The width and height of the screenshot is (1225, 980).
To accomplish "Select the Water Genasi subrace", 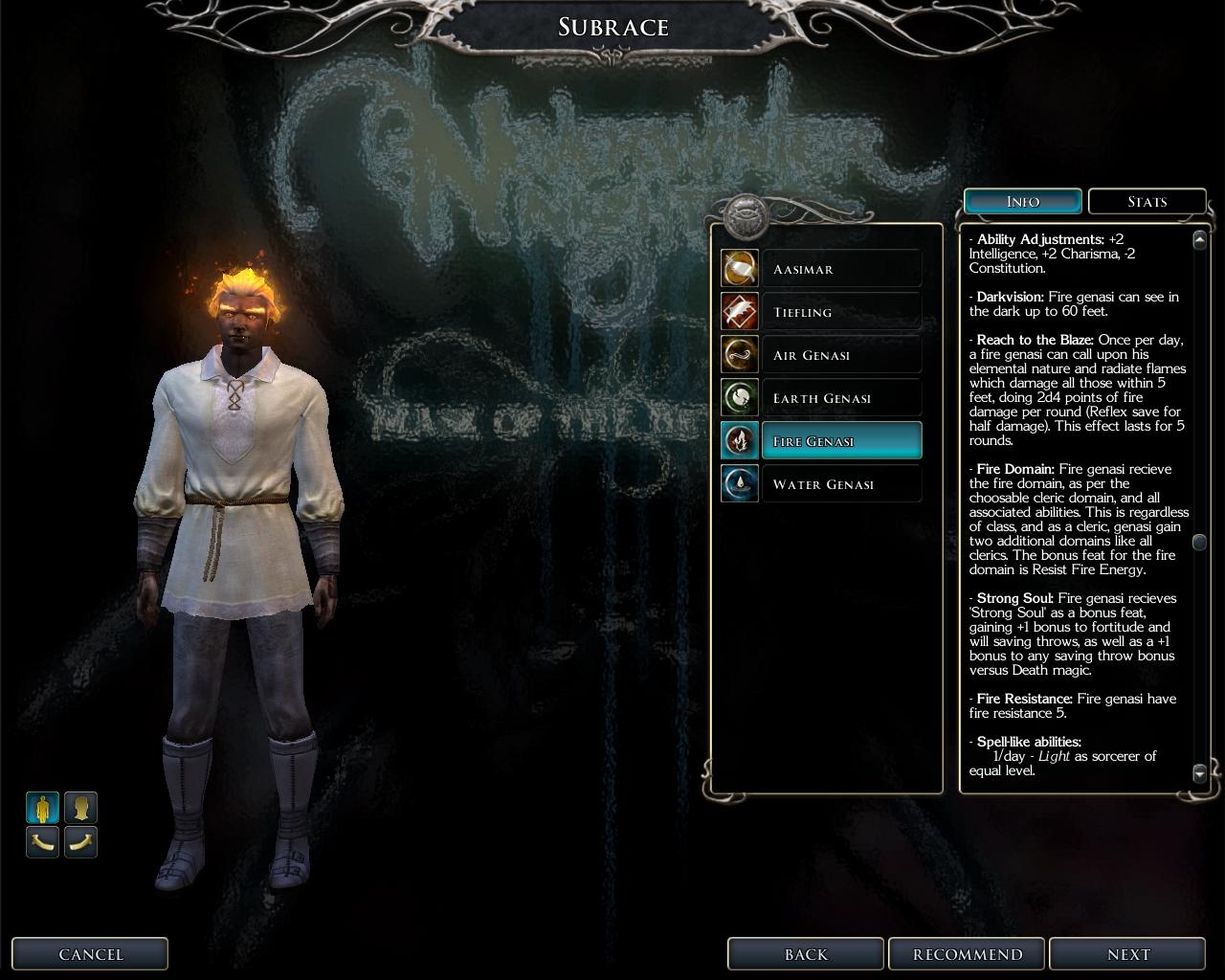I will (840, 484).
